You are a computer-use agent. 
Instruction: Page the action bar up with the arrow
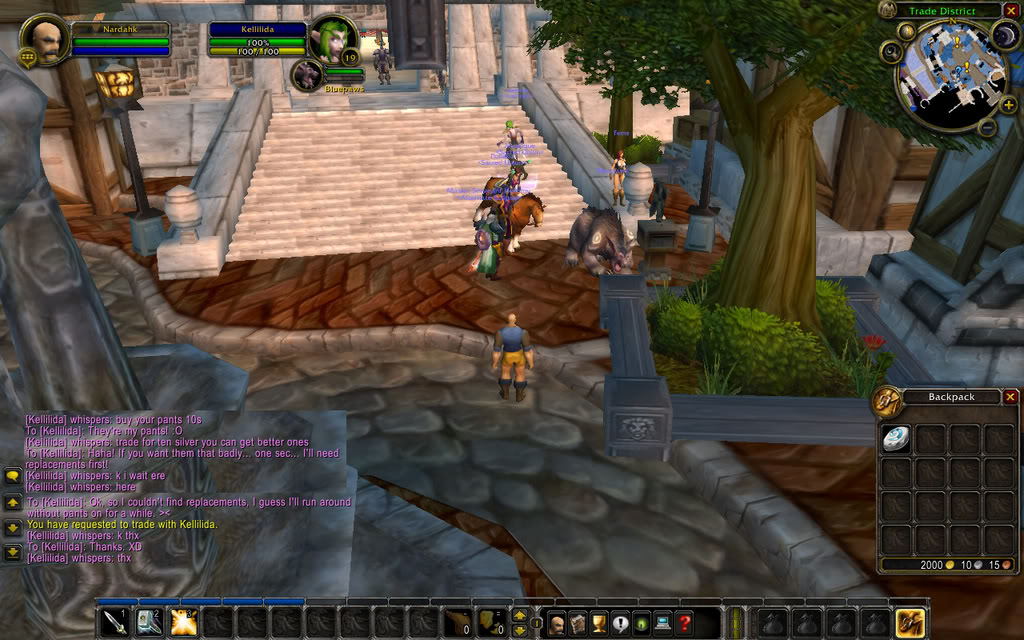[x=519, y=615]
